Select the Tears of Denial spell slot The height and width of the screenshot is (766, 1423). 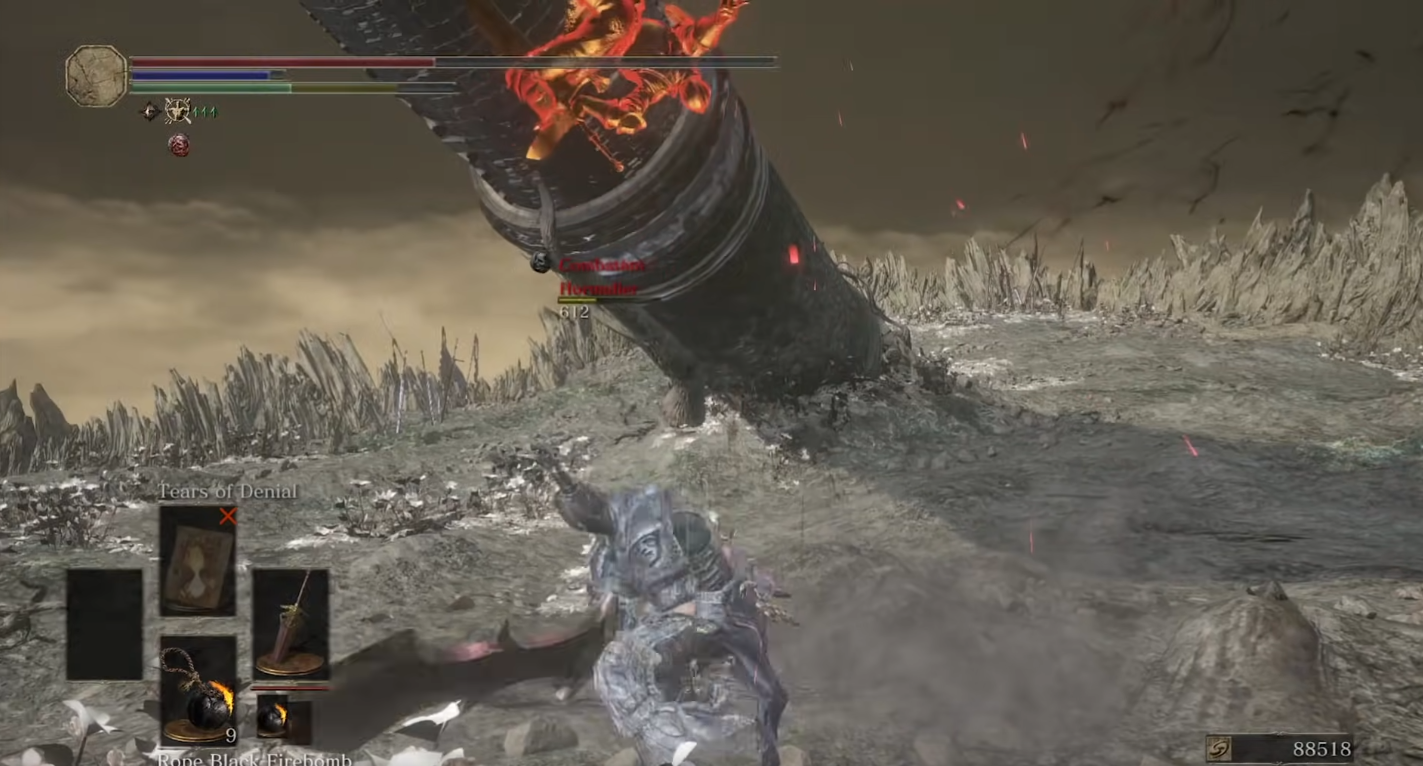pos(198,560)
